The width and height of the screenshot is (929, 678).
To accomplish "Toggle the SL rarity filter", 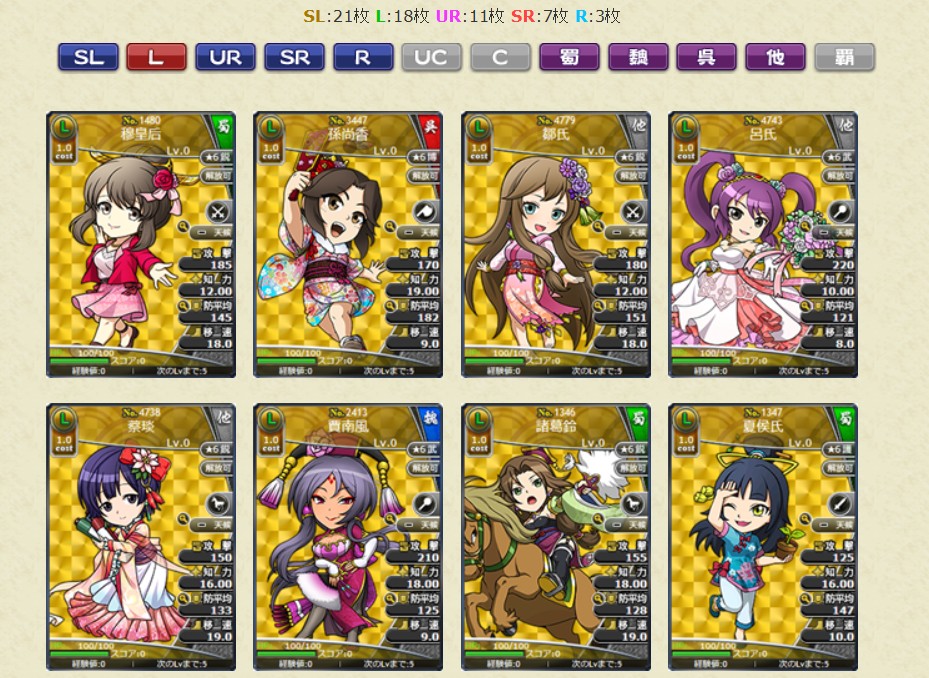I will point(88,57).
